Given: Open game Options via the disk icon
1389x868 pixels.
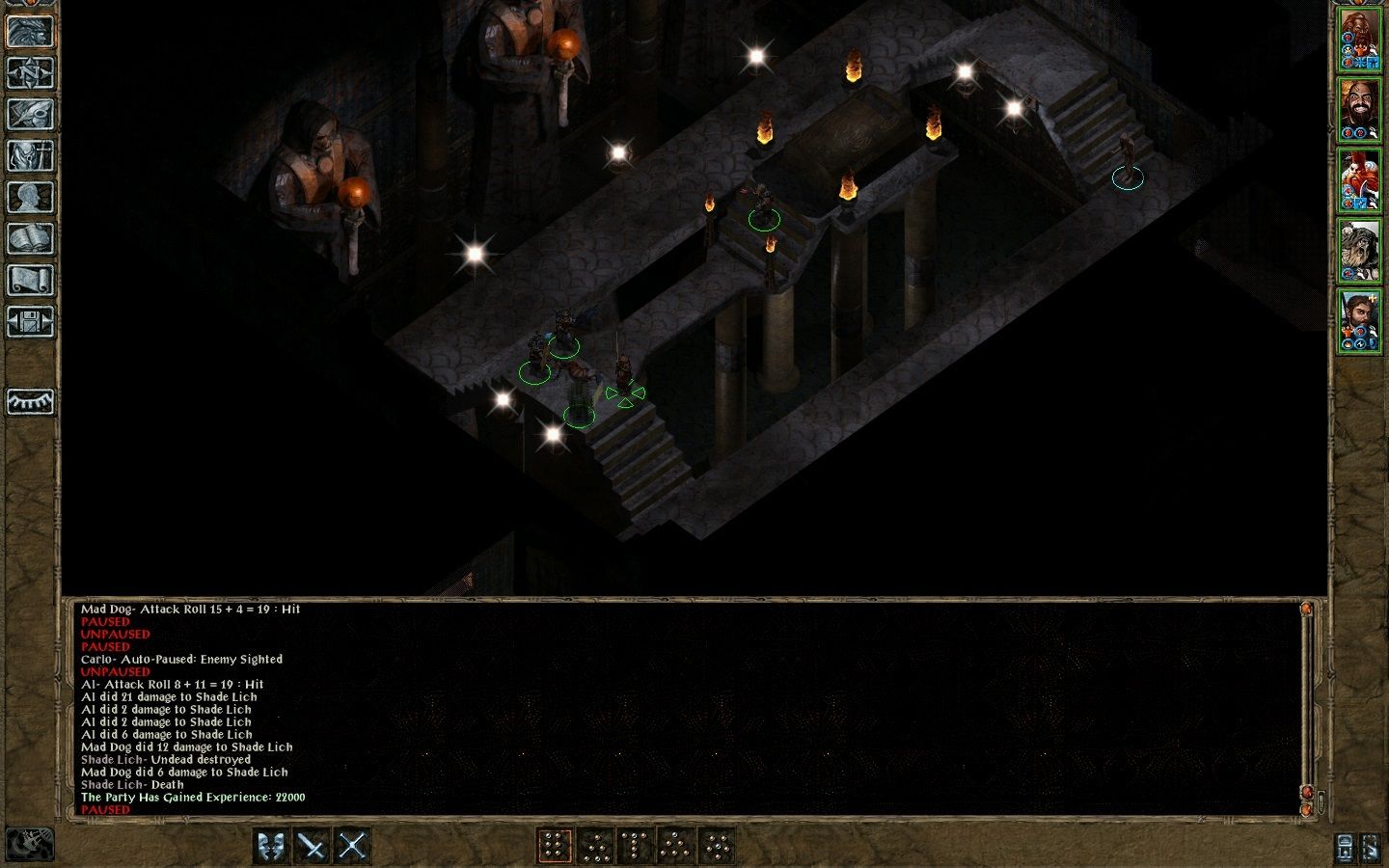Looking at the screenshot, I should (x=30, y=323).
